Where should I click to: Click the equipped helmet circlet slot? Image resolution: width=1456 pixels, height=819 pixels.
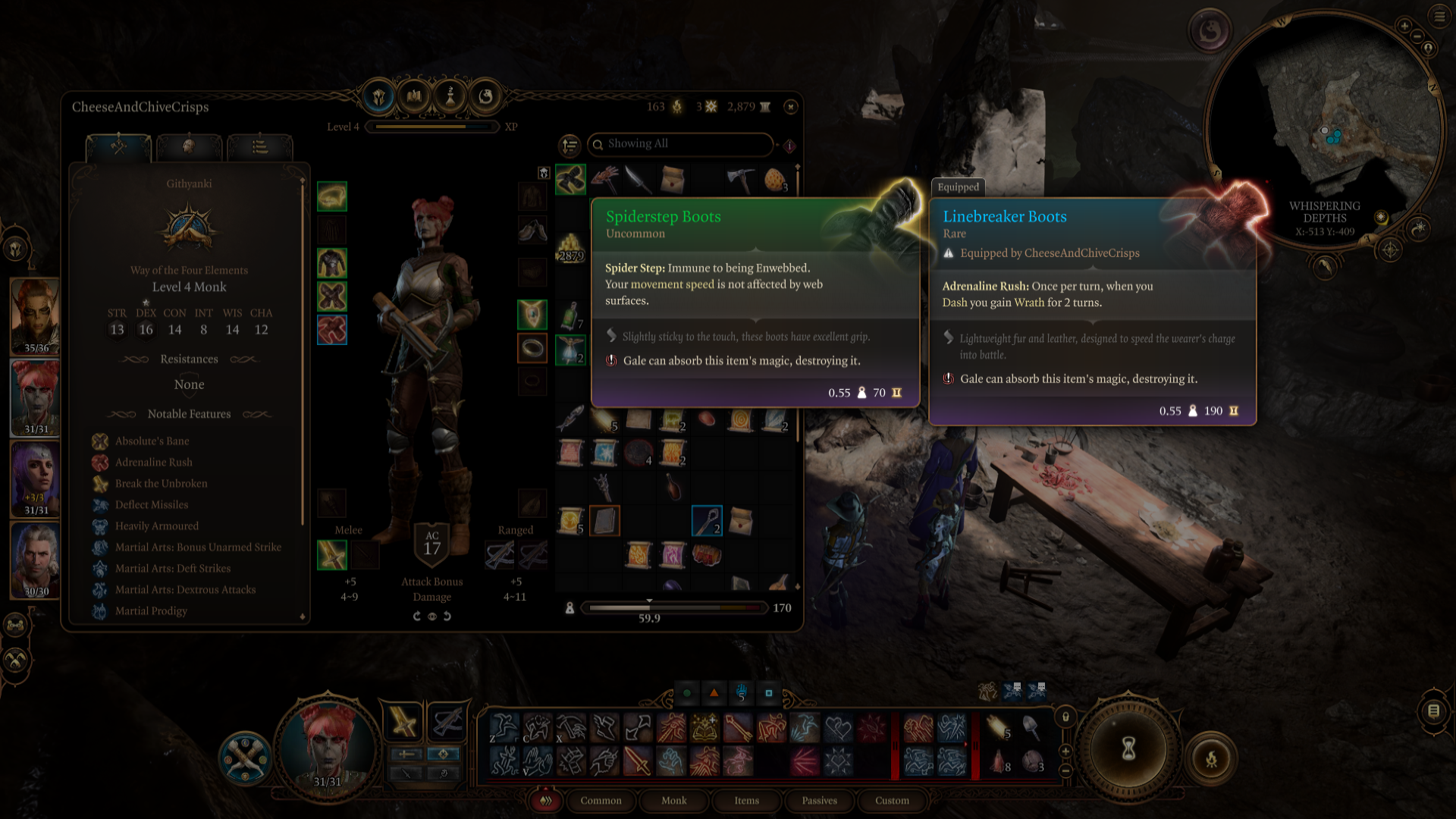pyautogui.click(x=332, y=196)
